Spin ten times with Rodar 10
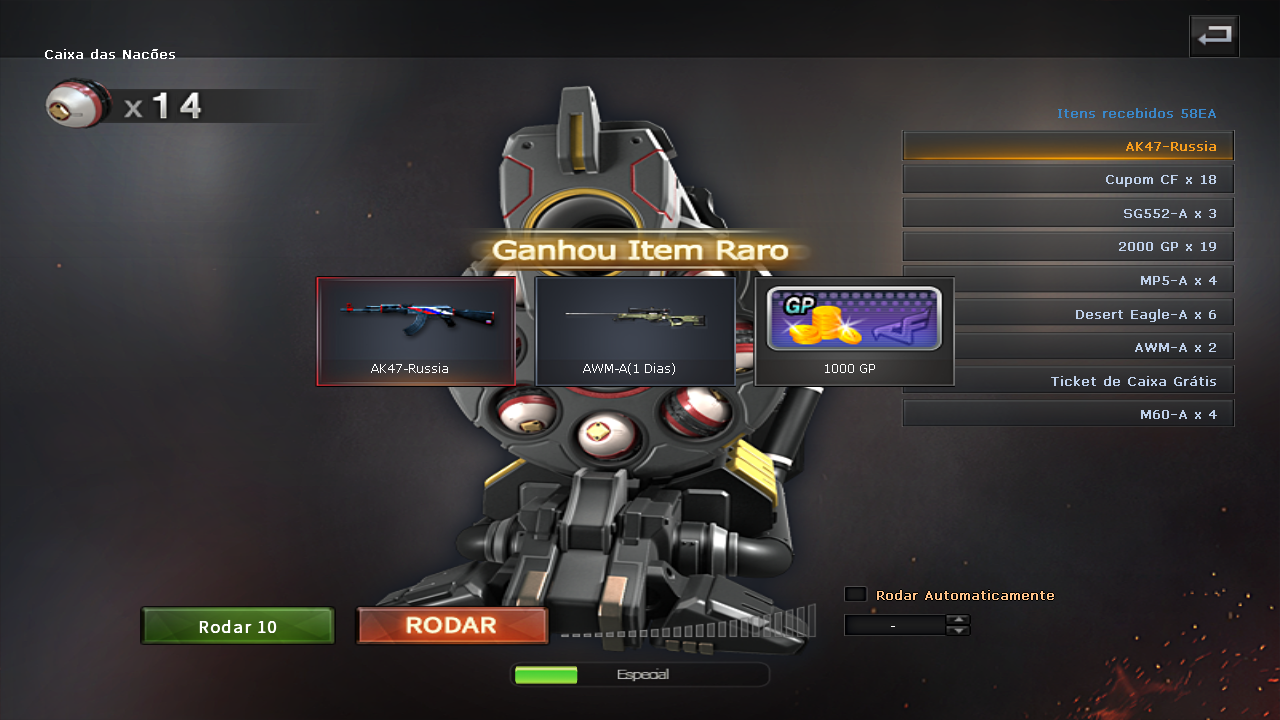Image resolution: width=1280 pixels, height=720 pixels. point(238,626)
